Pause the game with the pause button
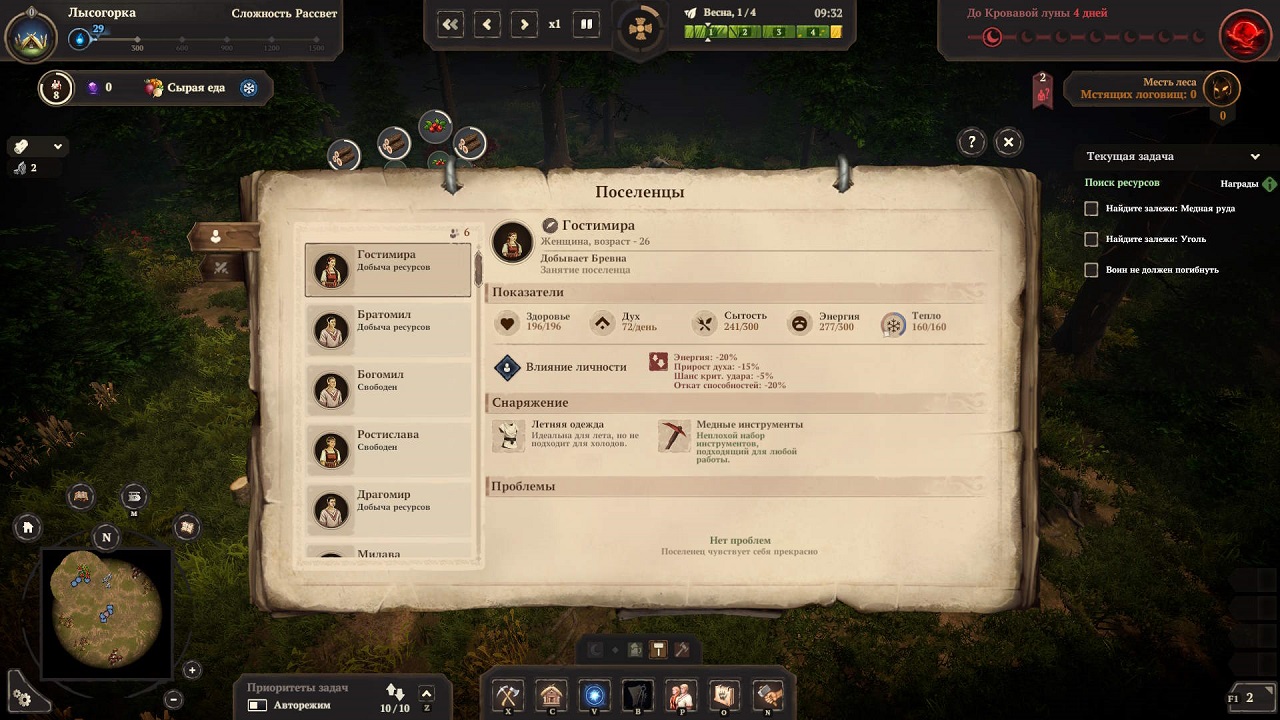 click(x=587, y=24)
